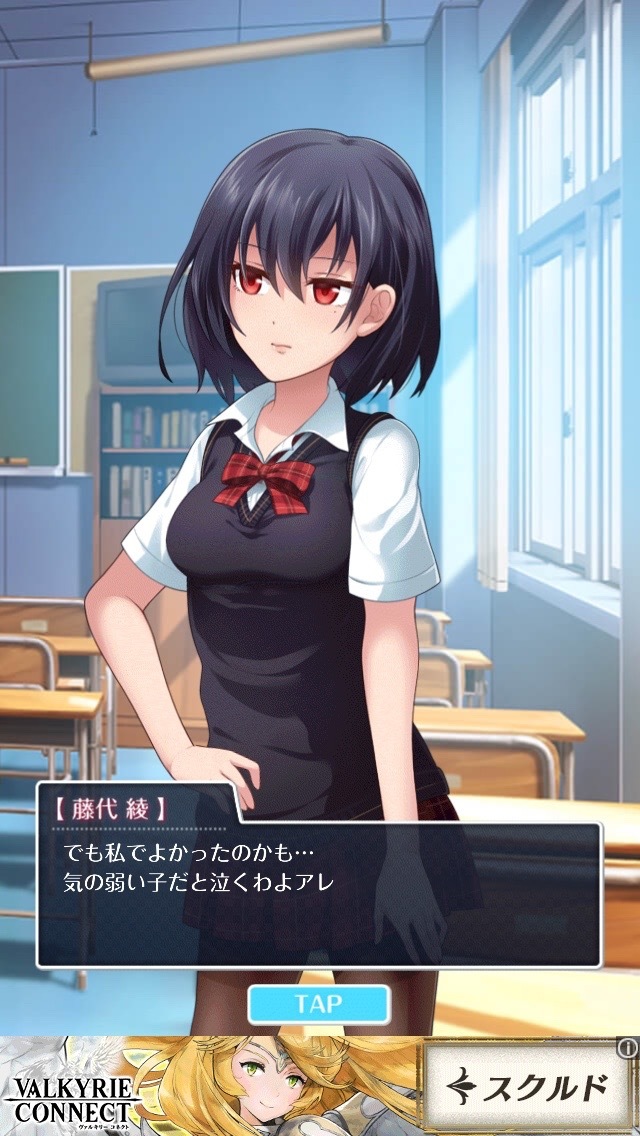Select the スクルド ad button
640x1136 pixels.
[x=526, y=1089]
